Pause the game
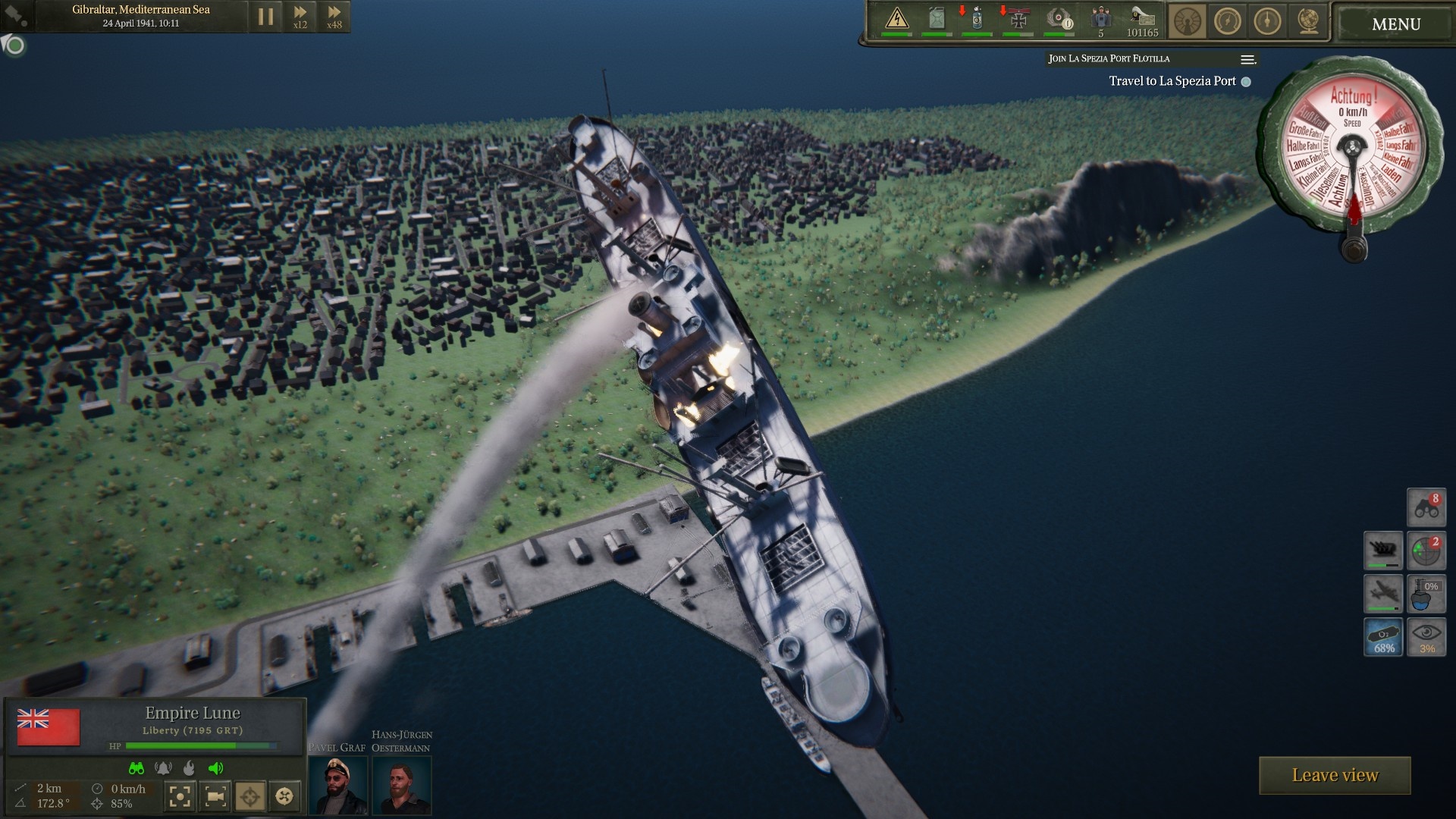The width and height of the screenshot is (1456, 819). point(265,16)
